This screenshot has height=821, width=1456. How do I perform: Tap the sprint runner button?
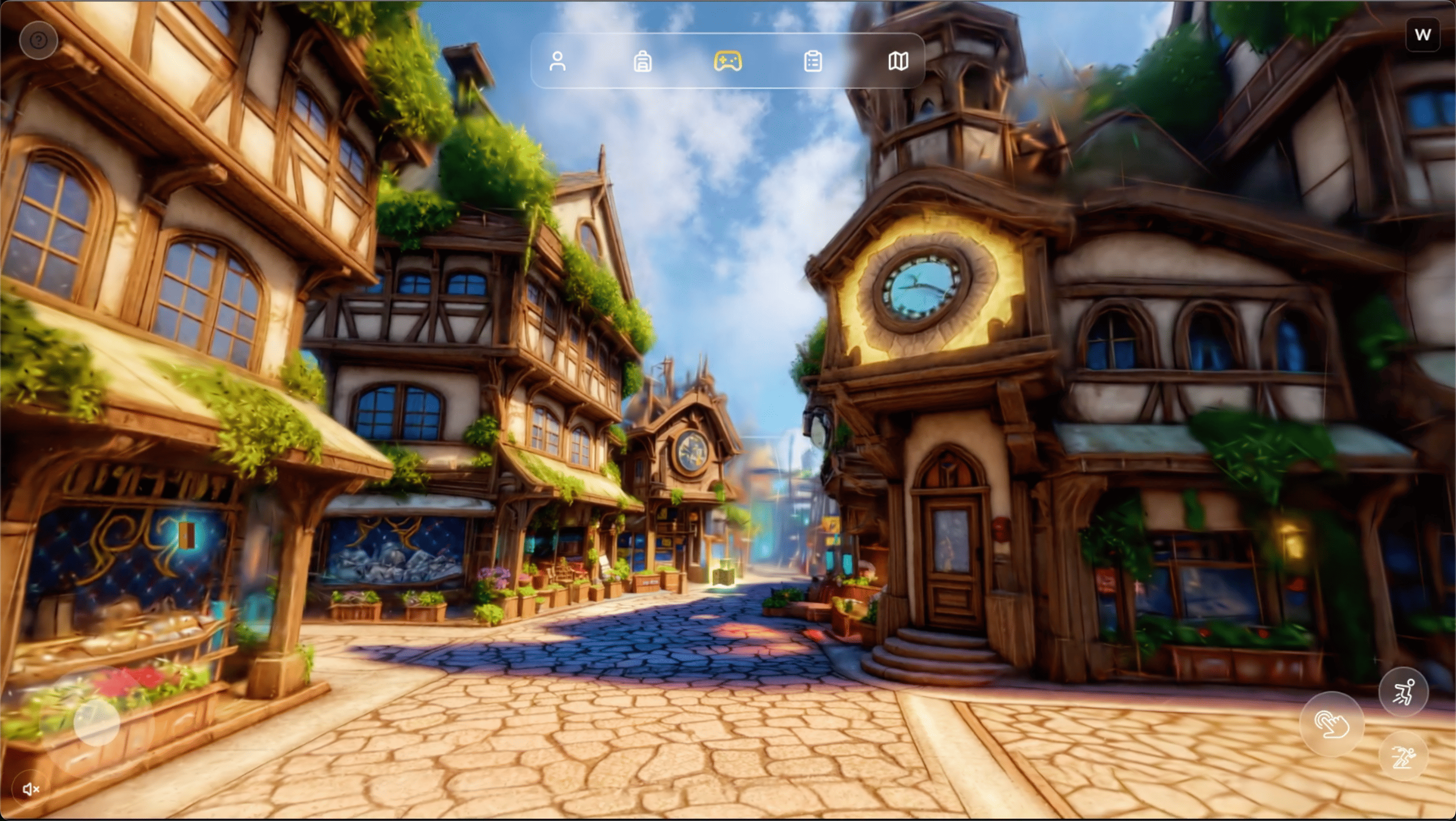coord(1403,756)
